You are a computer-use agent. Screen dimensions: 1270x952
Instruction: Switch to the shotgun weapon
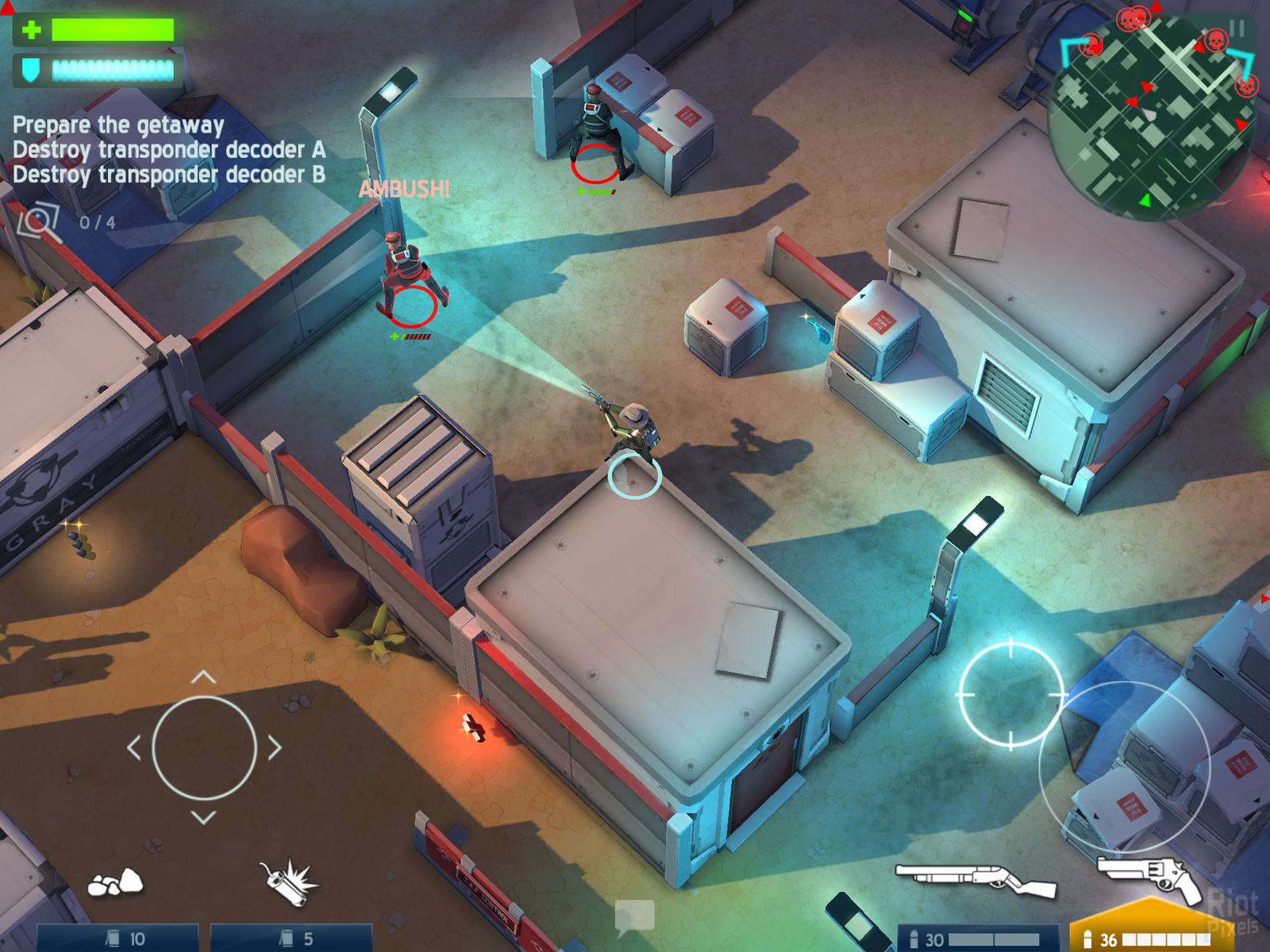[x=976, y=879]
